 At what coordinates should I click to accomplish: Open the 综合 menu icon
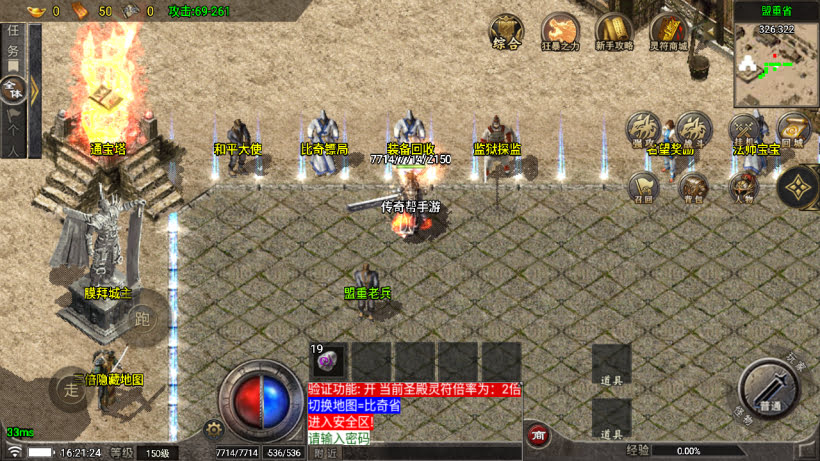(506, 31)
